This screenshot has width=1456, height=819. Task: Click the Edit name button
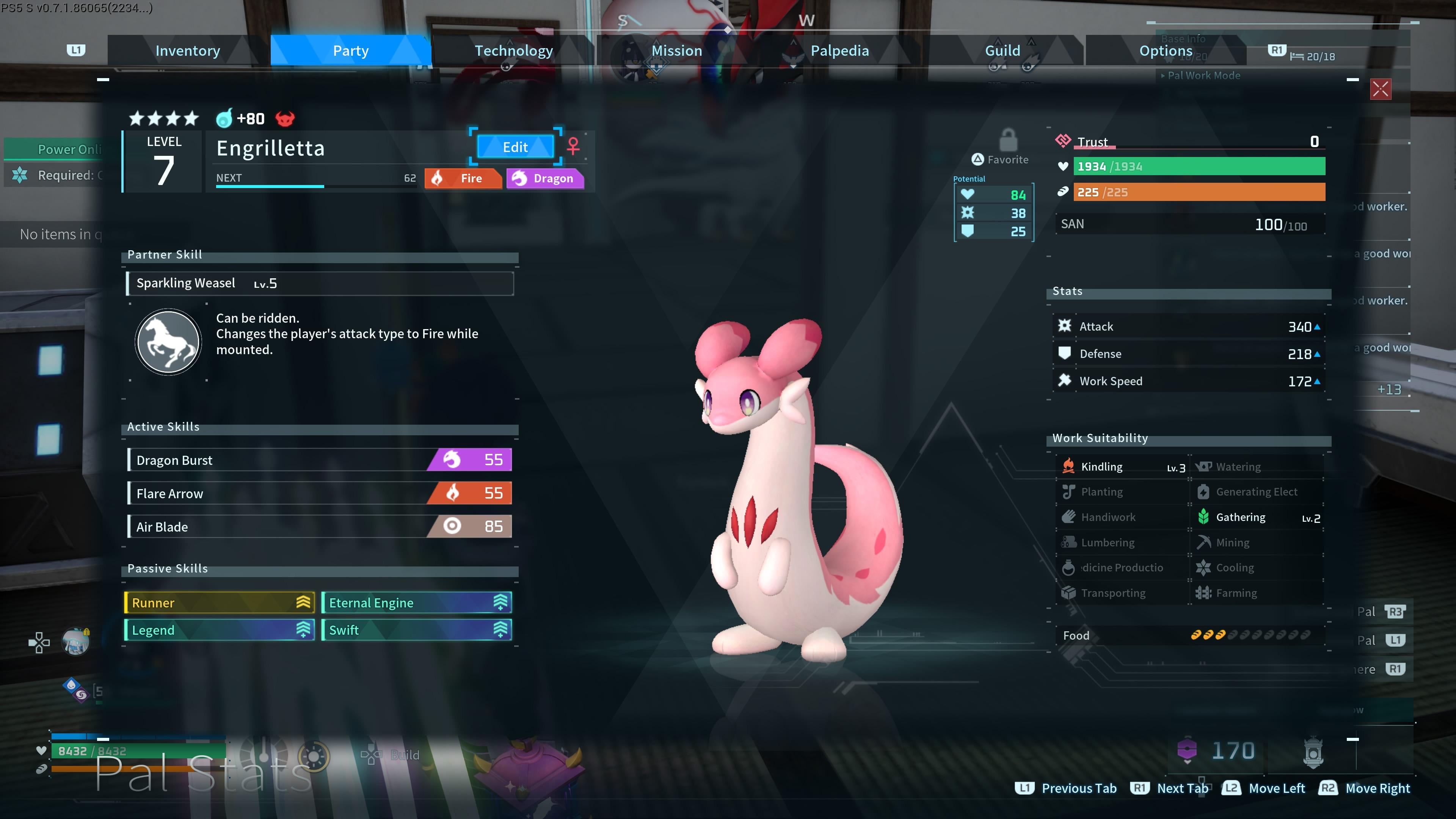click(515, 147)
